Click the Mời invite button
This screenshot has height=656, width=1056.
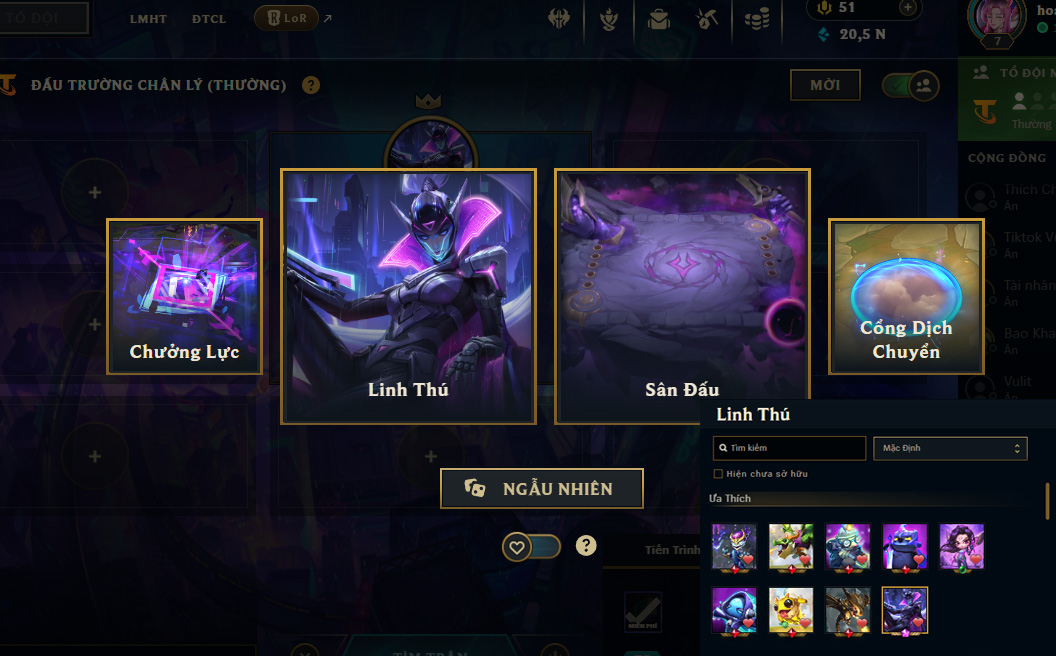coord(825,85)
